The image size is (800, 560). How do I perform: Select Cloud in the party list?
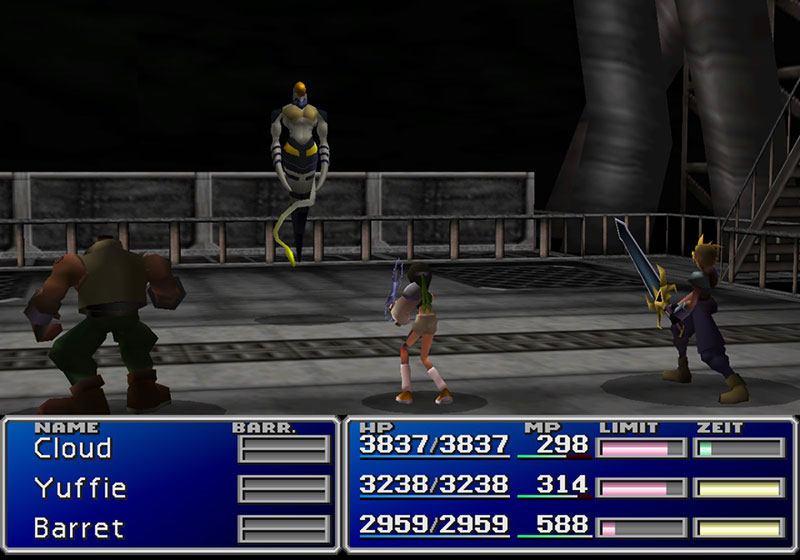click(x=72, y=449)
